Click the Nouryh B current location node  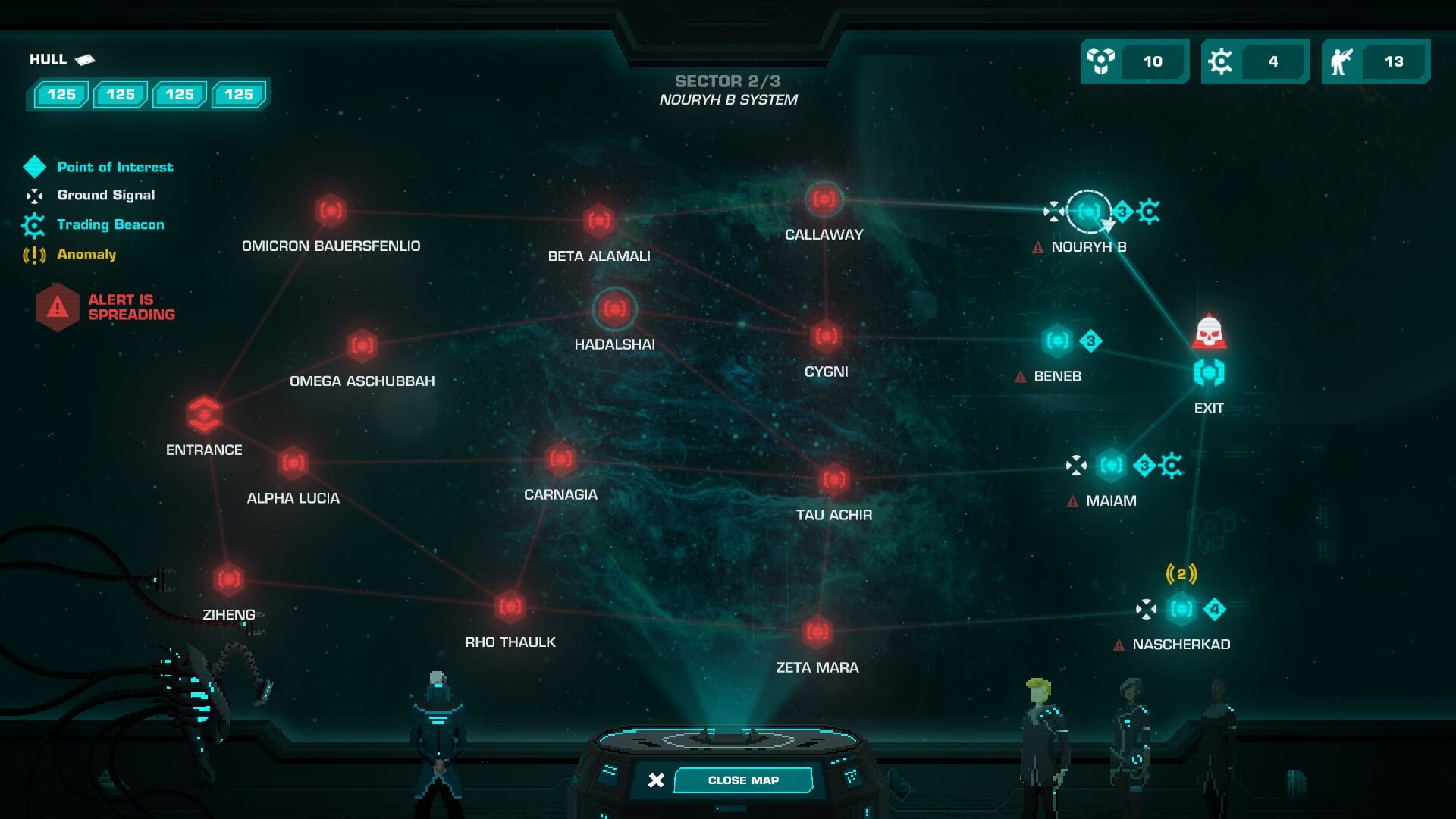point(1088,211)
